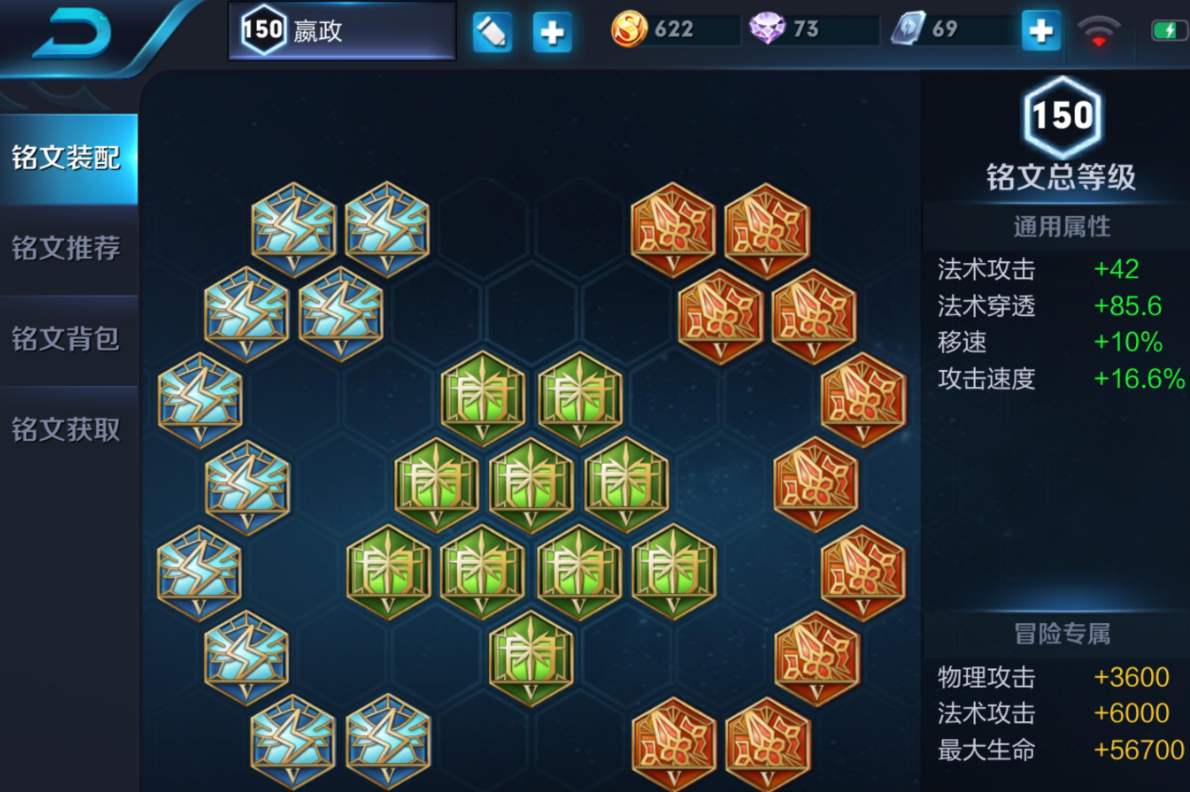This screenshot has height=792, width=1190.
Task: Tap the blue inscription fragment icon
Action: pos(909,29)
